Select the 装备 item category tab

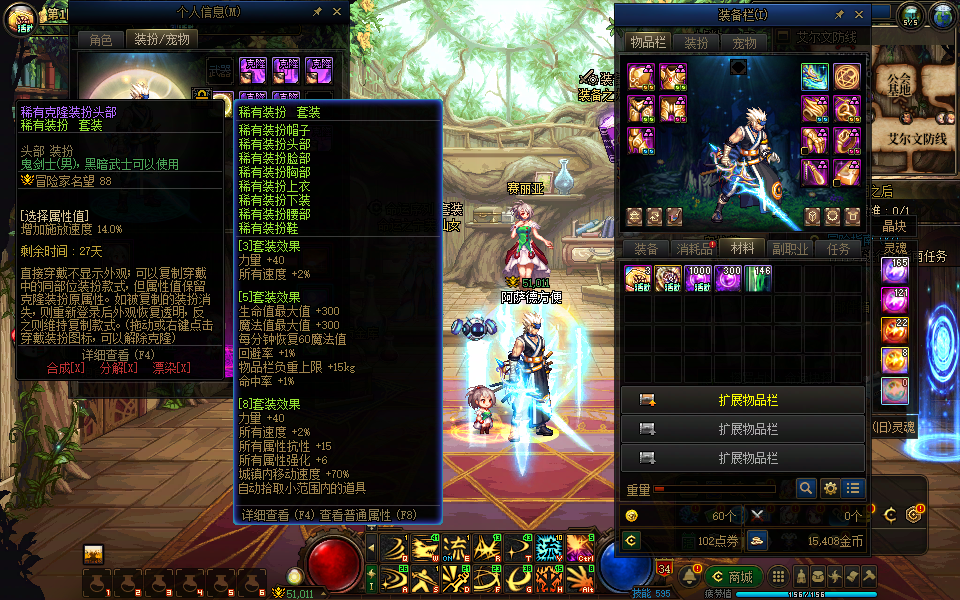[646, 249]
